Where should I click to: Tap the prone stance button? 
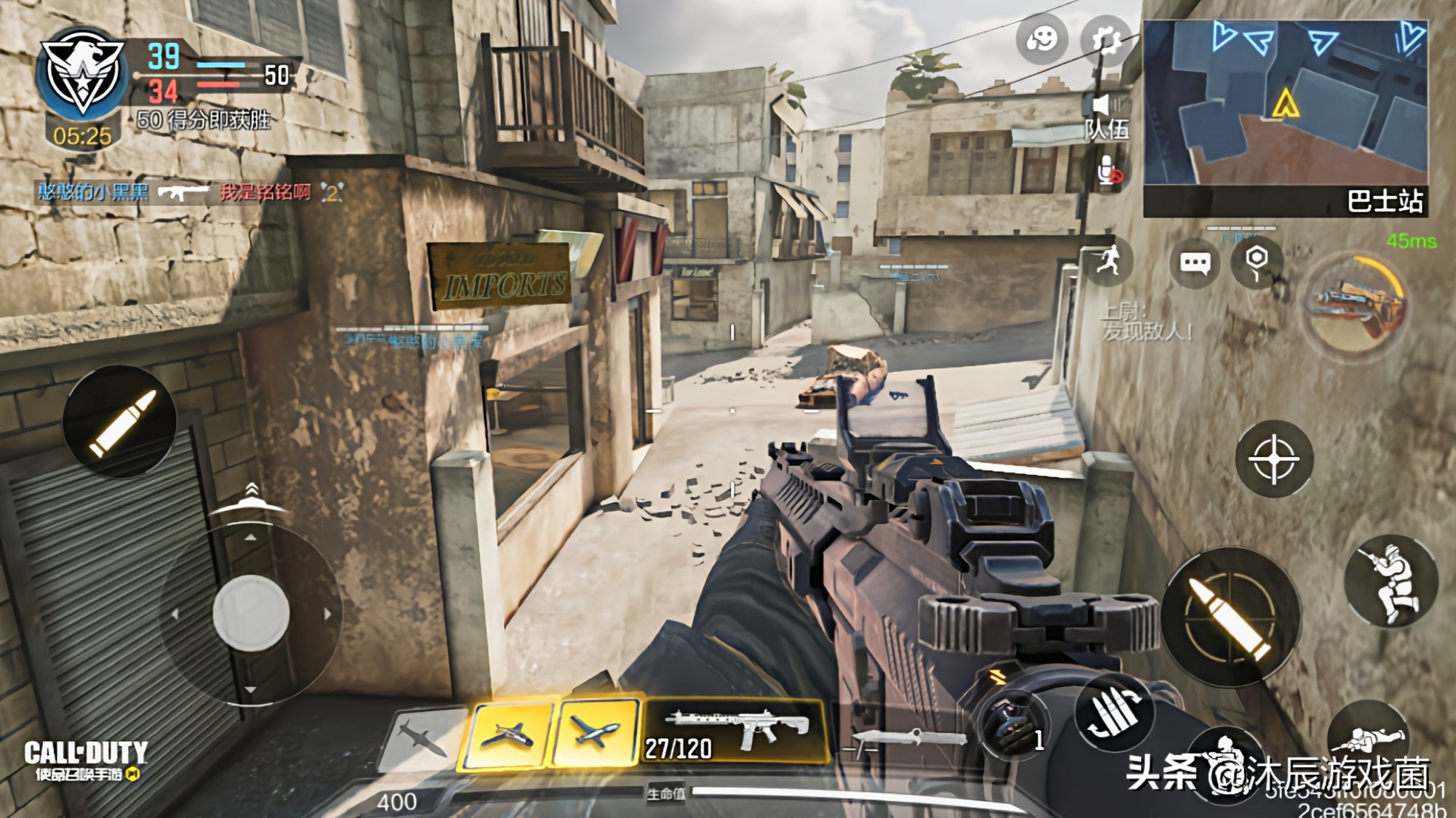click(x=1370, y=736)
